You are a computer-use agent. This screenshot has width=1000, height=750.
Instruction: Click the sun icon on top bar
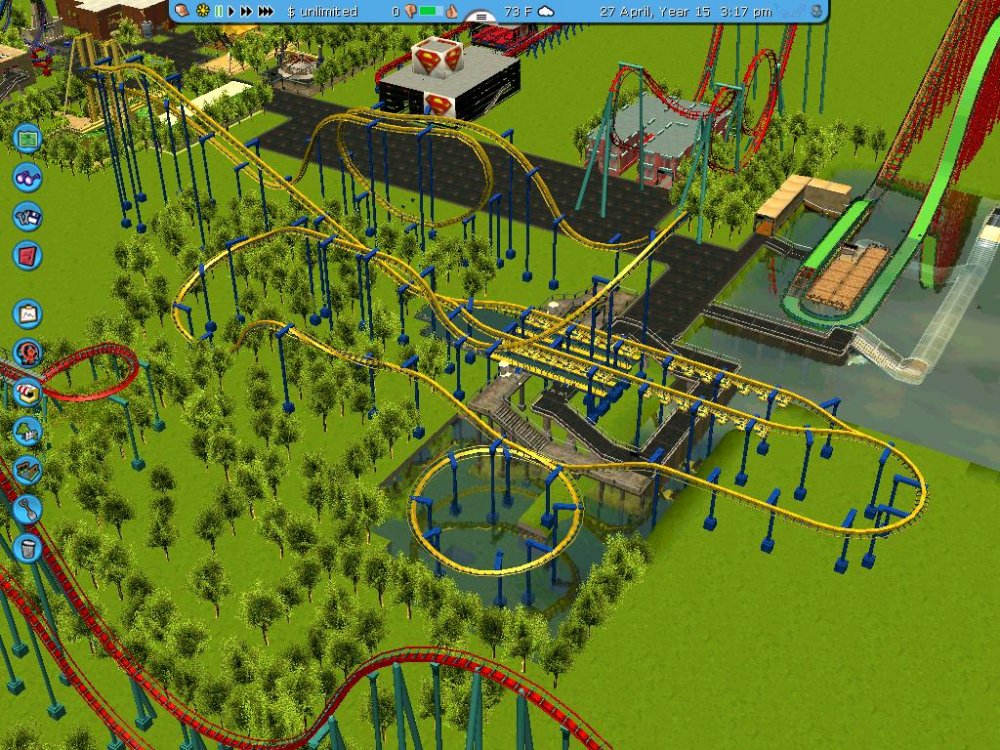(x=203, y=11)
